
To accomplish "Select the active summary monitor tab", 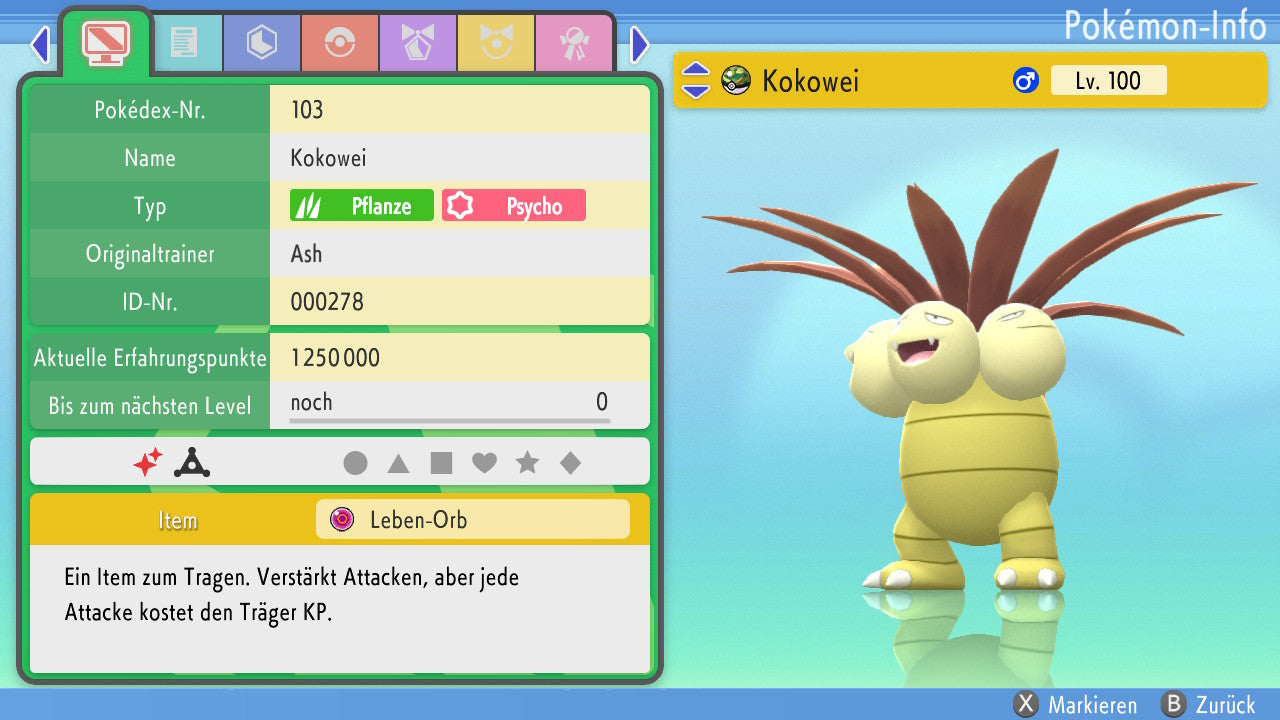I will [106, 41].
